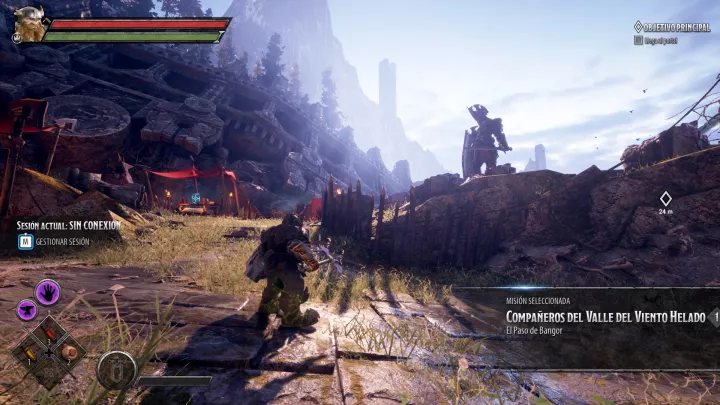Click the 24 m objective waypoint marker

(666, 199)
